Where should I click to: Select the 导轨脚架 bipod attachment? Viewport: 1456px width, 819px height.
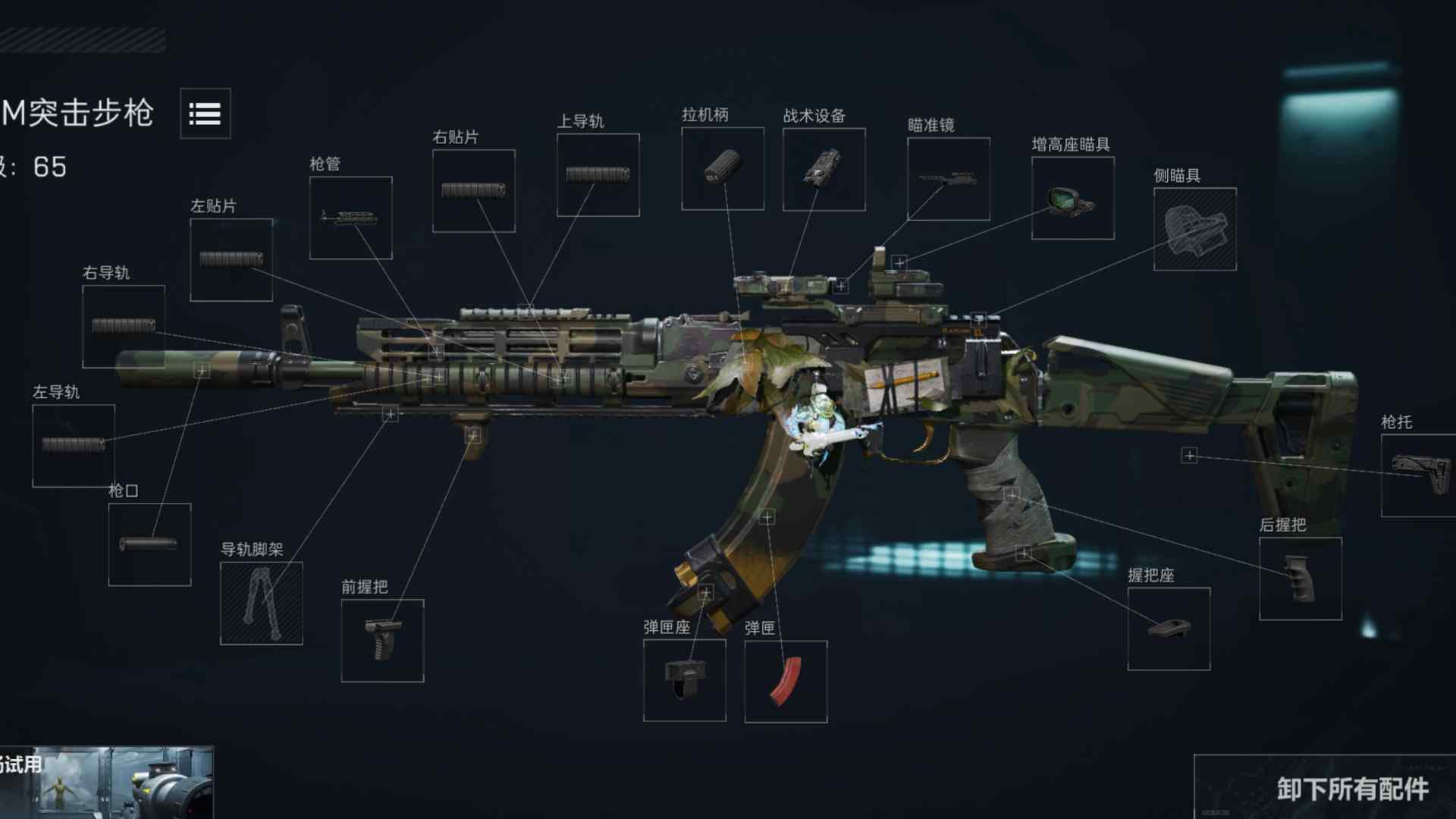coord(261,603)
